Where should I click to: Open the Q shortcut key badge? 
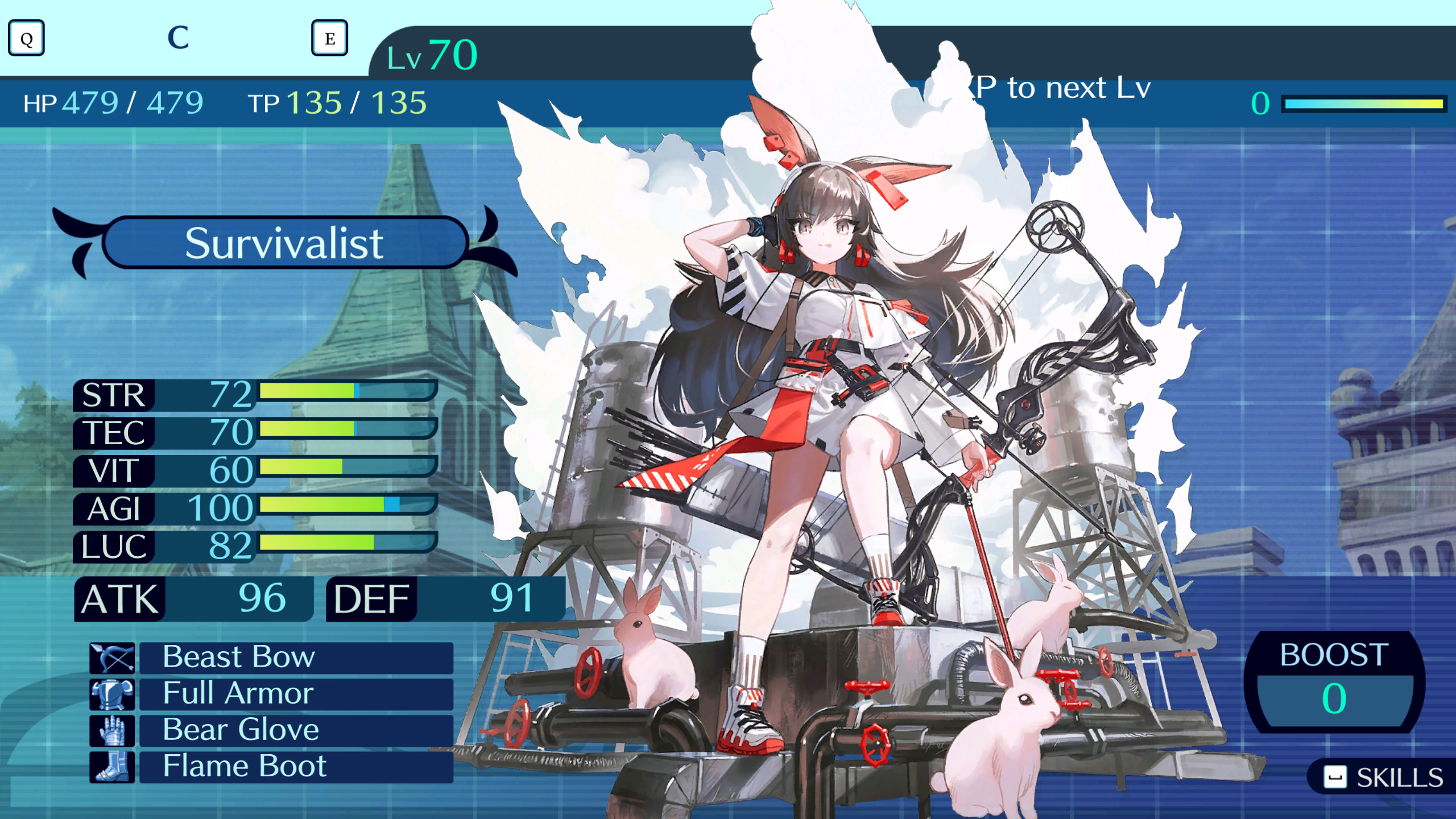coord(26,39)
